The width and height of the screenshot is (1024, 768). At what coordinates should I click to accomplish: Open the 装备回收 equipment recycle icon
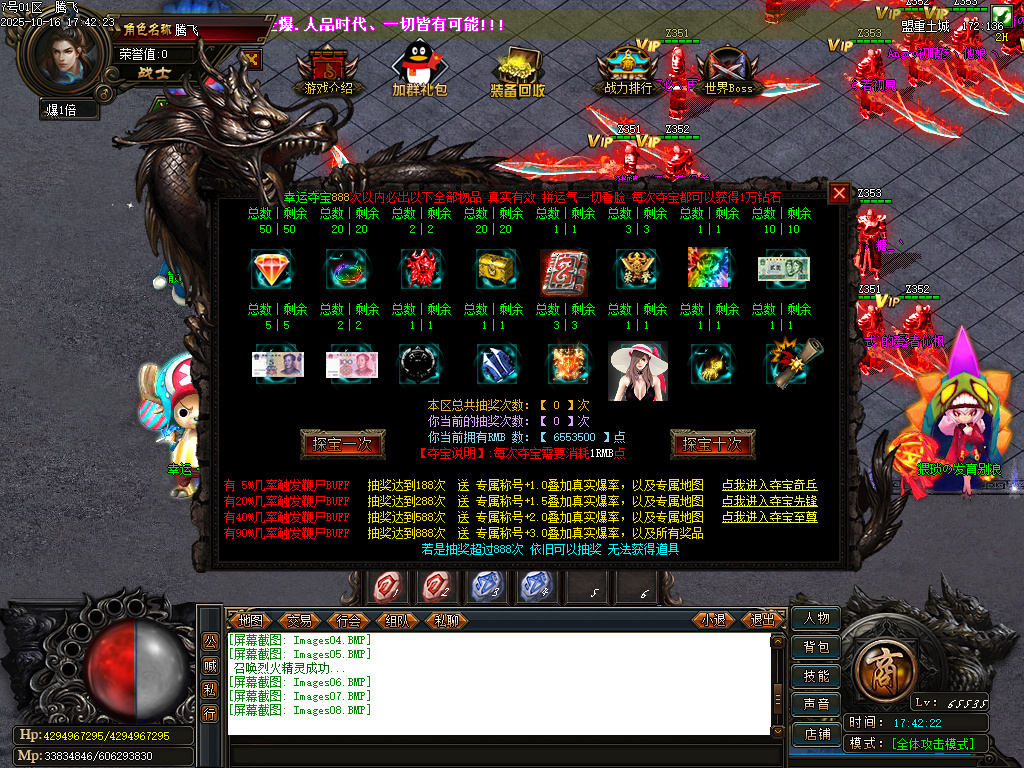click(x=517, y=70)
